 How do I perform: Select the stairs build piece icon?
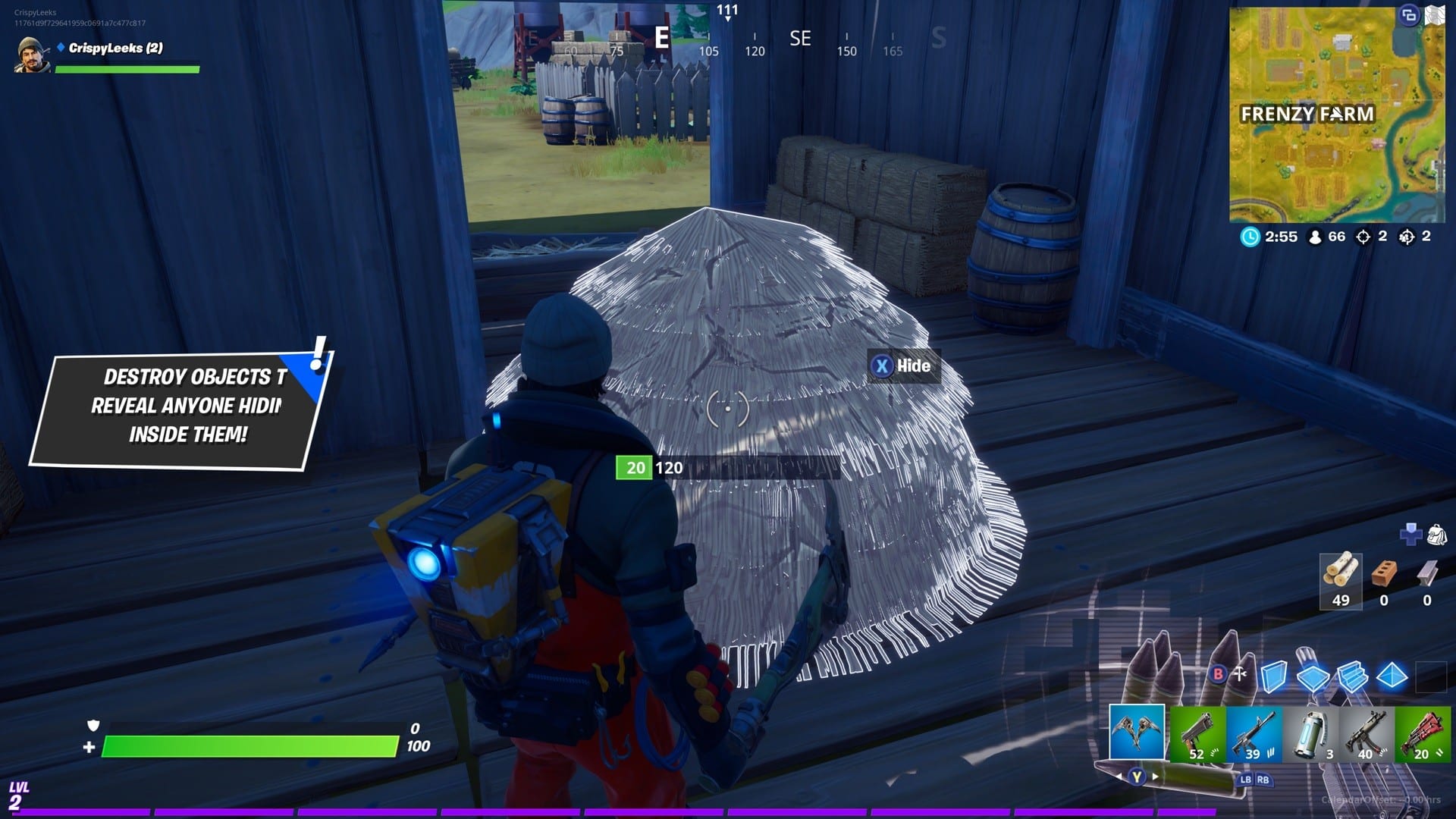coord(1351,678)
